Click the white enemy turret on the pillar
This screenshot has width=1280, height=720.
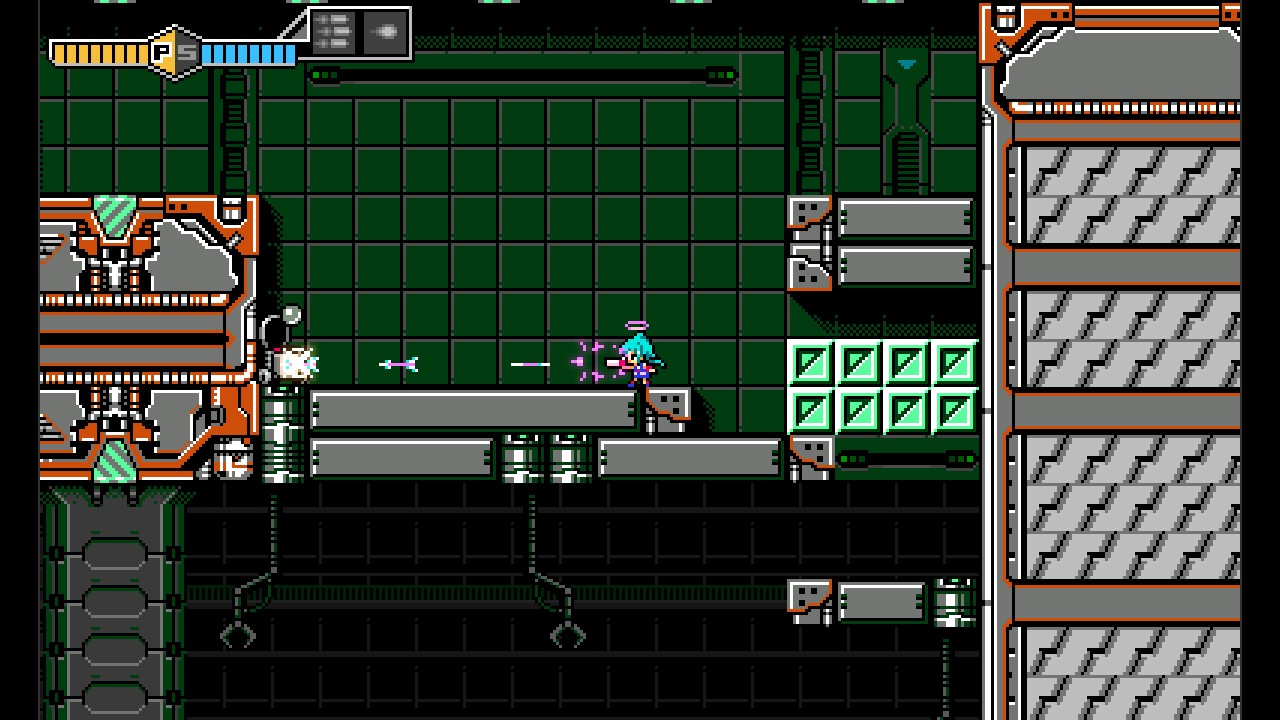pos(295,365)
